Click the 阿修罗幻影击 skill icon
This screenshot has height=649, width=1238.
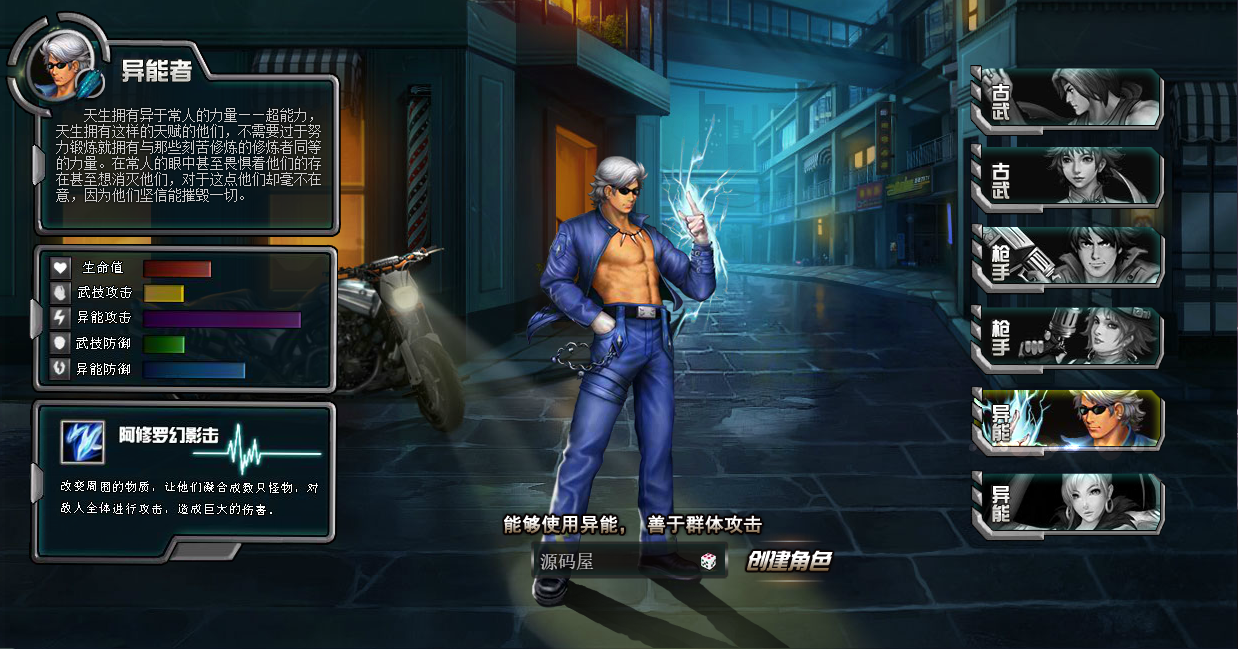[x=82, y=441]
